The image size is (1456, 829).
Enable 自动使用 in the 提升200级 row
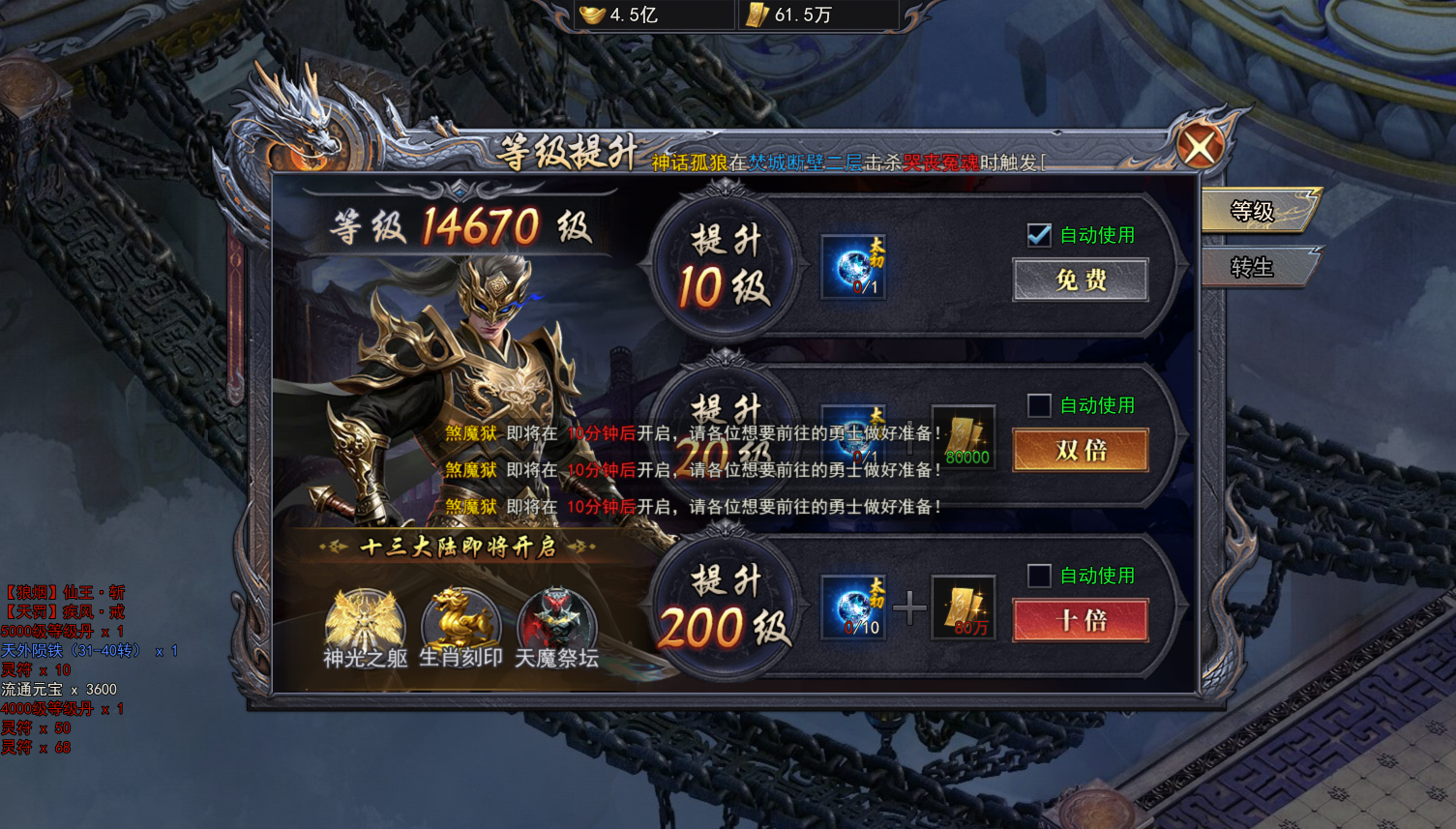tap(1038, 576)
